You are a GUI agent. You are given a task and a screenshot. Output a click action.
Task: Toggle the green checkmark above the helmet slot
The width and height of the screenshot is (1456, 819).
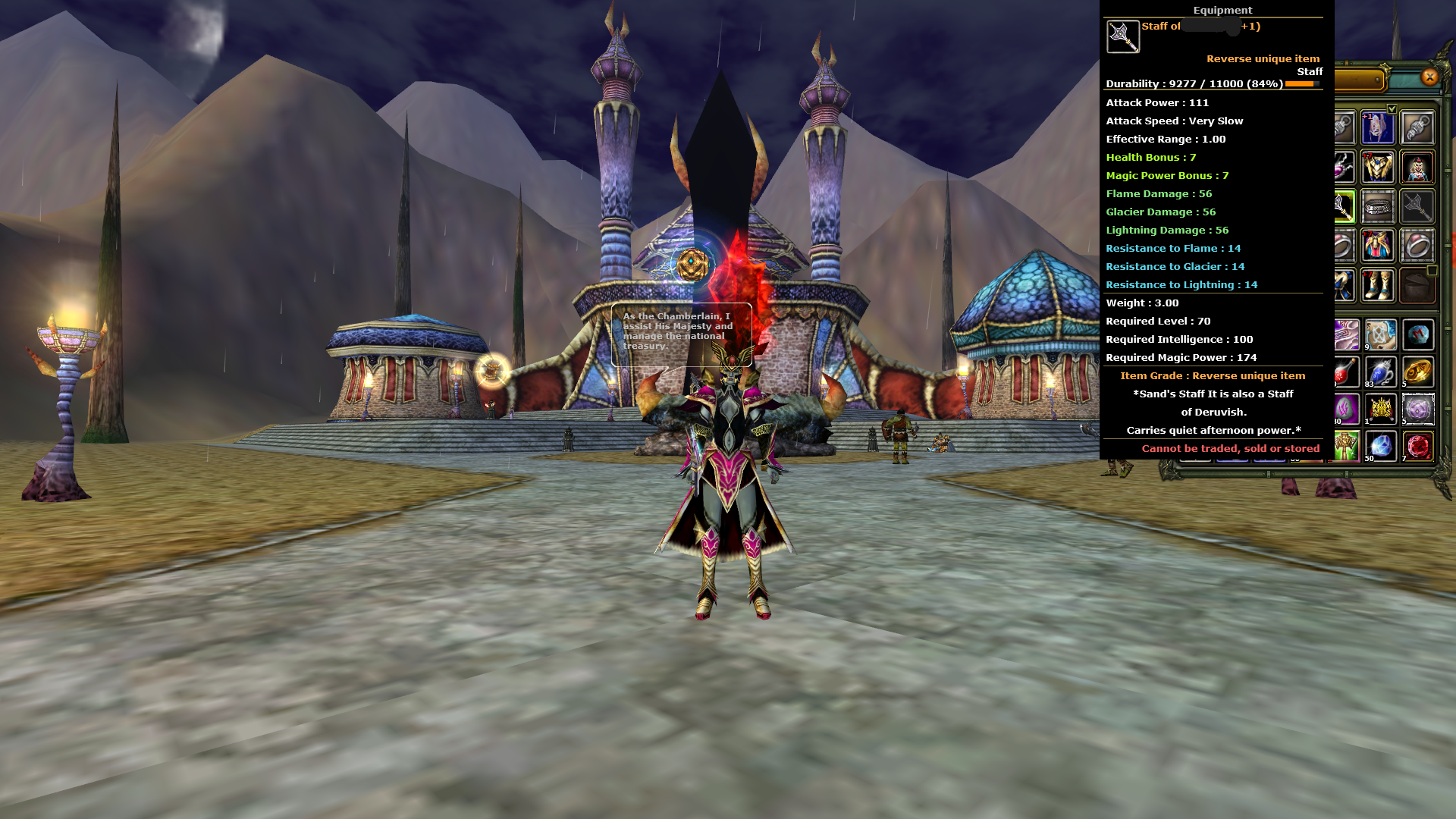coord(1392,109)
